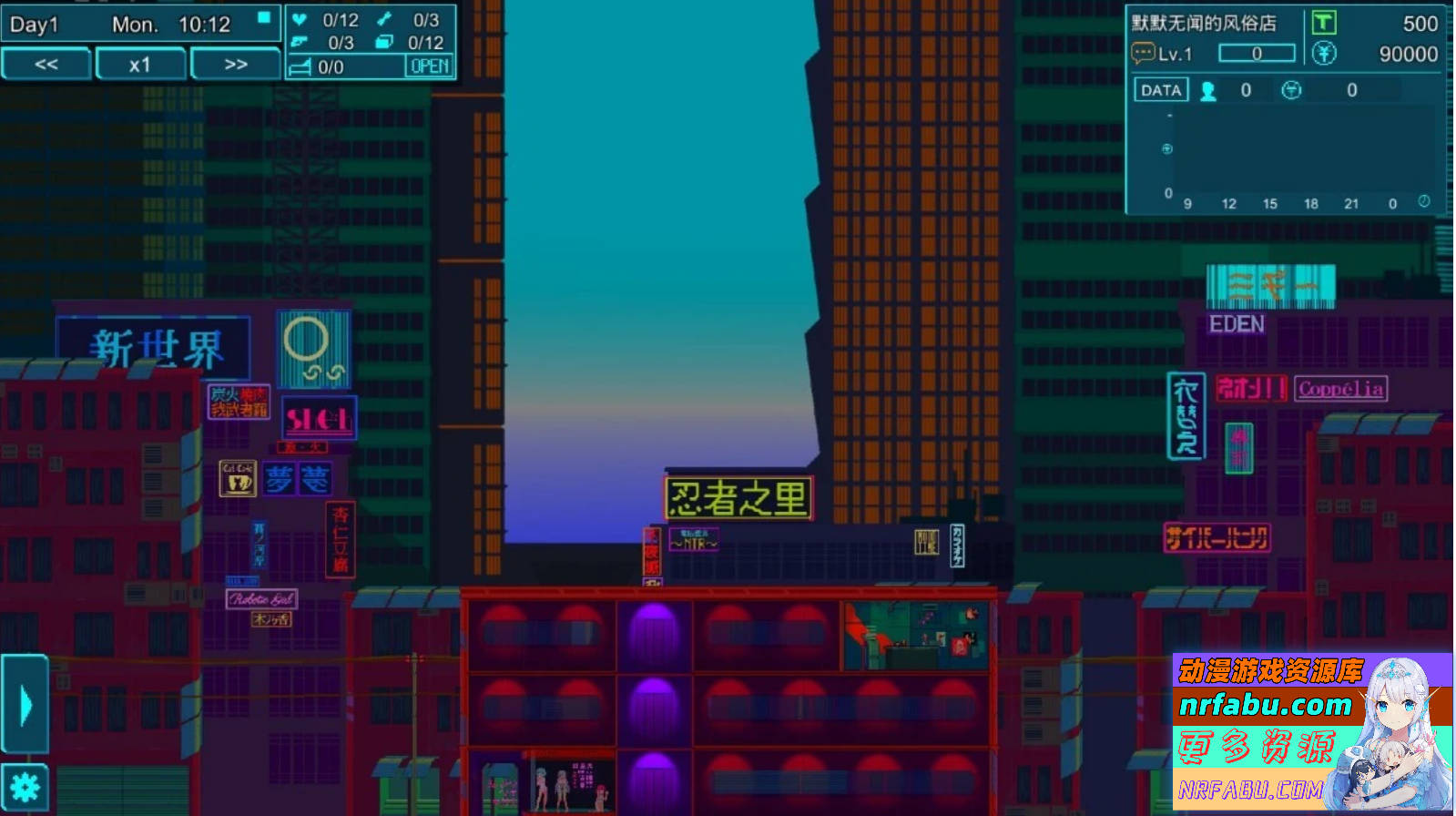Screen dimensions: 1456x816
Task: Click the person count icon in DATA panel
Action: pyautogui.click(x=1207, y=89)
